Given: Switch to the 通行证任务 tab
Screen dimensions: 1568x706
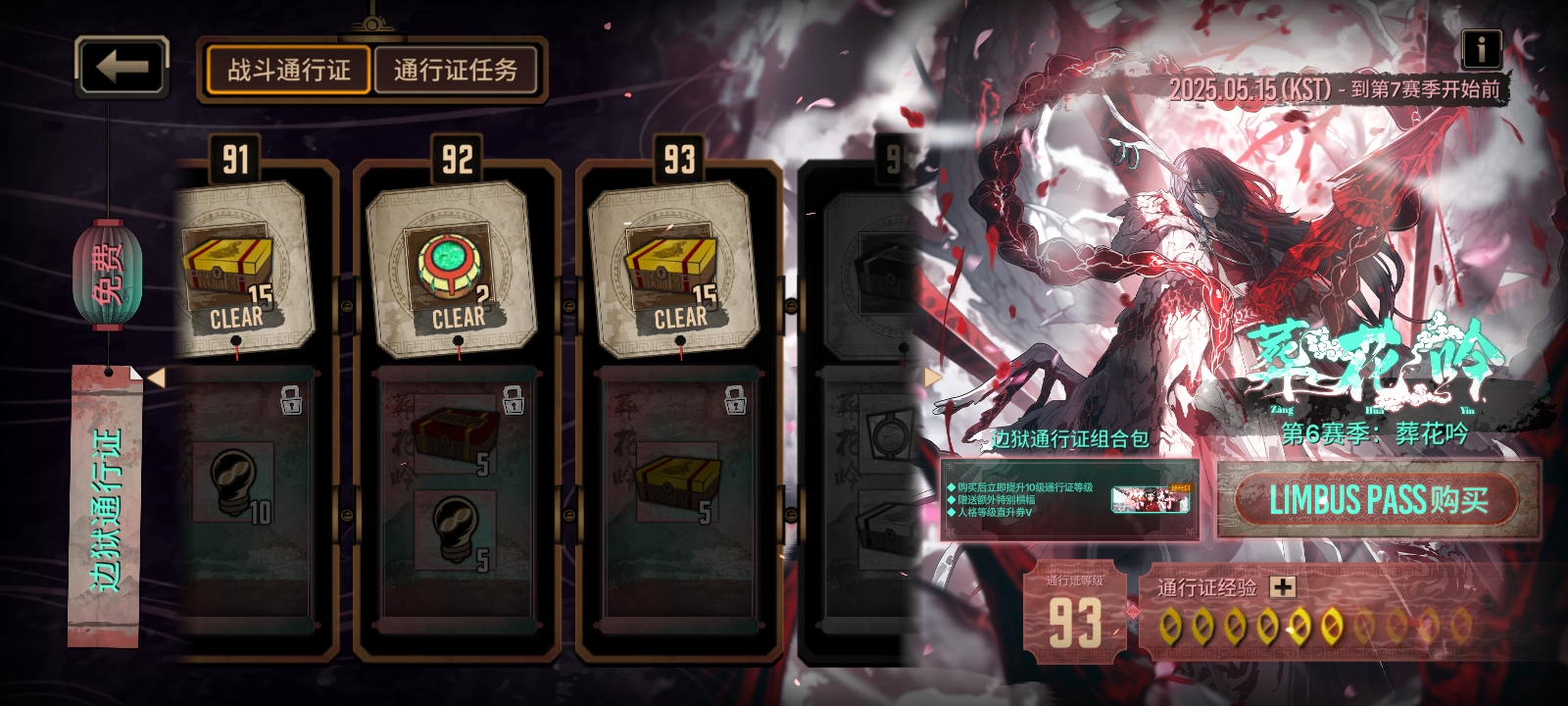Looking at the screenshot, I should tap(457, 69).
